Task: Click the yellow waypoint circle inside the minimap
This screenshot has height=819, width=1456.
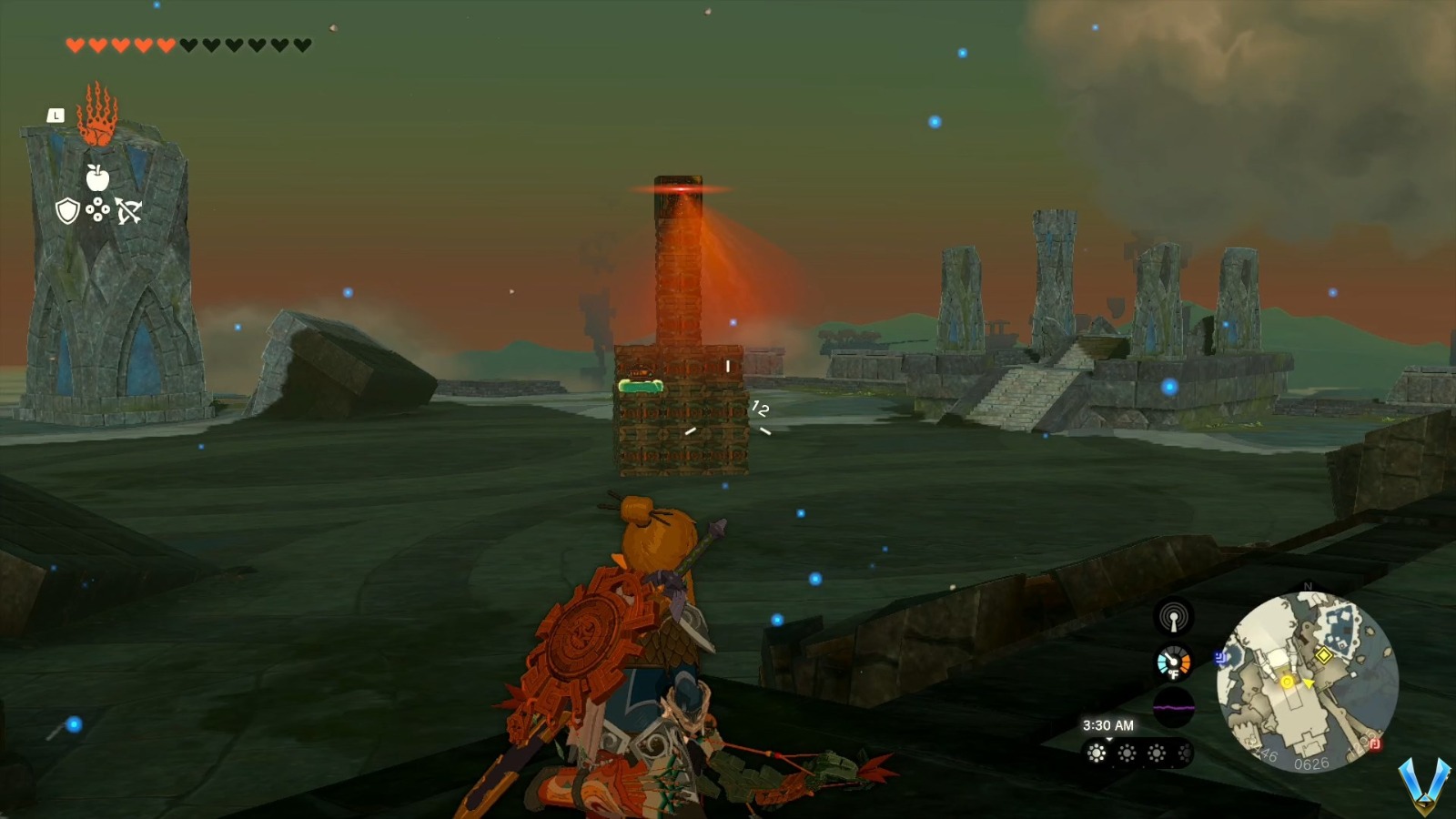Action: point(1287,682)
